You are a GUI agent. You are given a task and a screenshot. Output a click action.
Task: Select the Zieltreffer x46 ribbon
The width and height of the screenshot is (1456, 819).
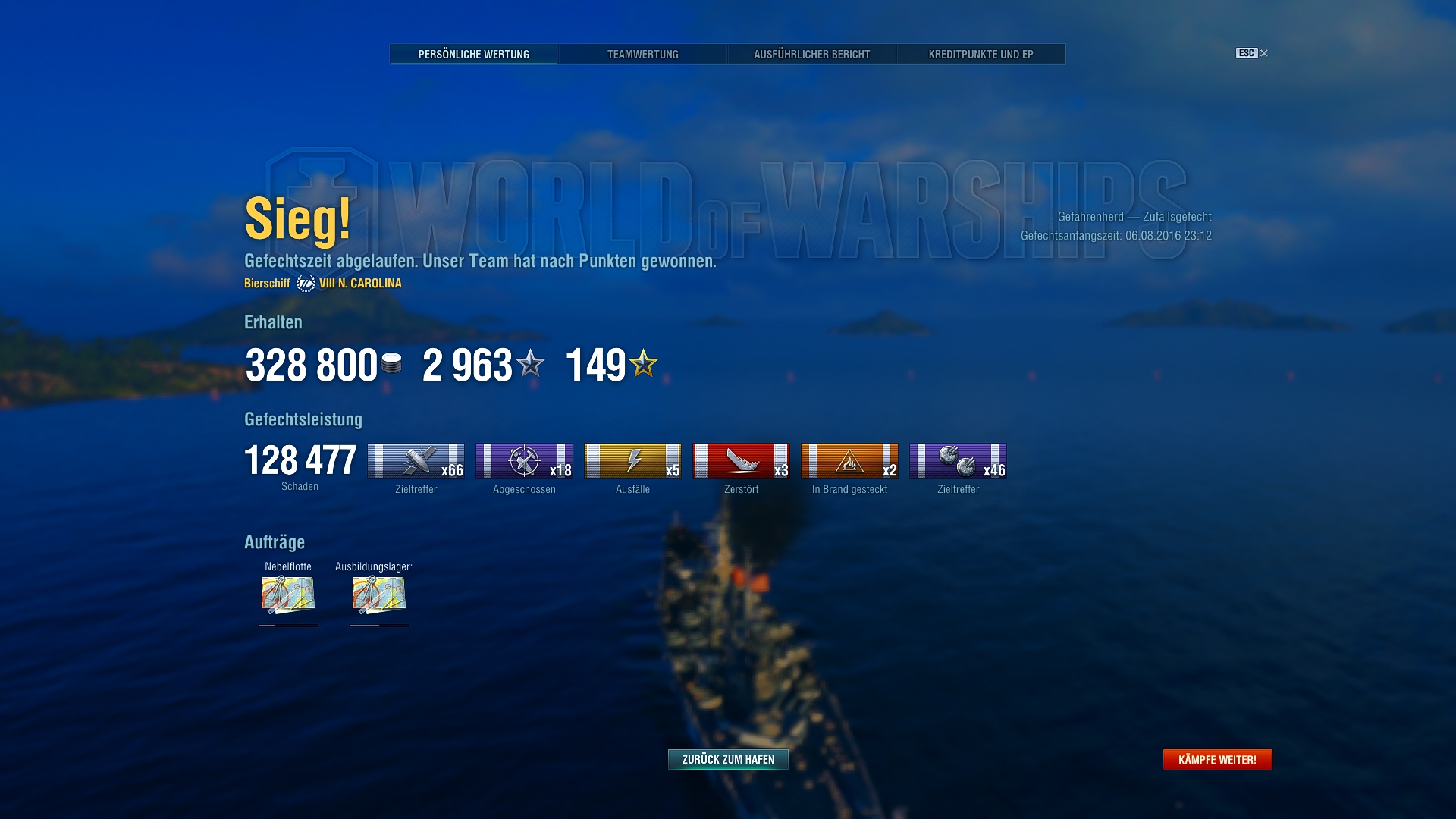(958, 461)
